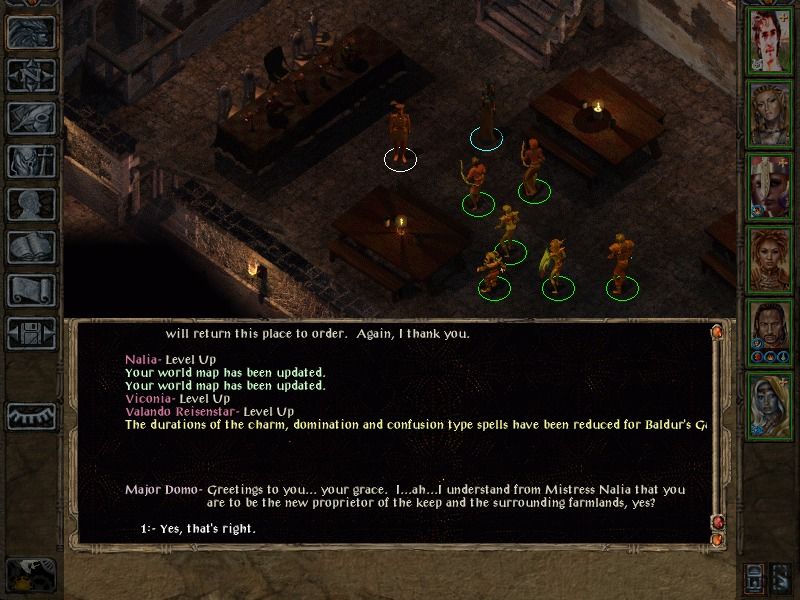Click the closed-eye rest button
This screenshot has width=800, height=600.
point(31,414)
